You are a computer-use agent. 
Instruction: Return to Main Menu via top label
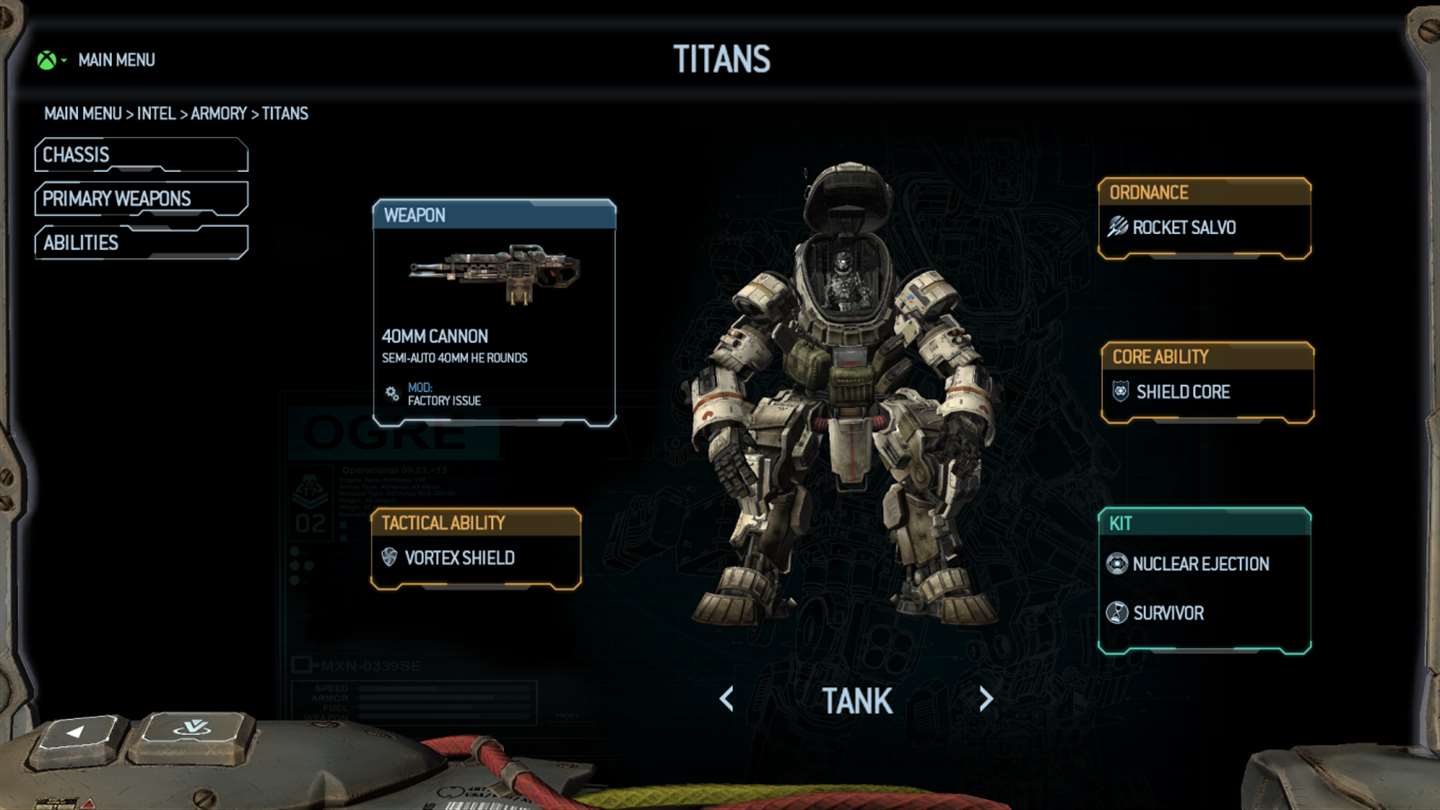tap(116, 60)
